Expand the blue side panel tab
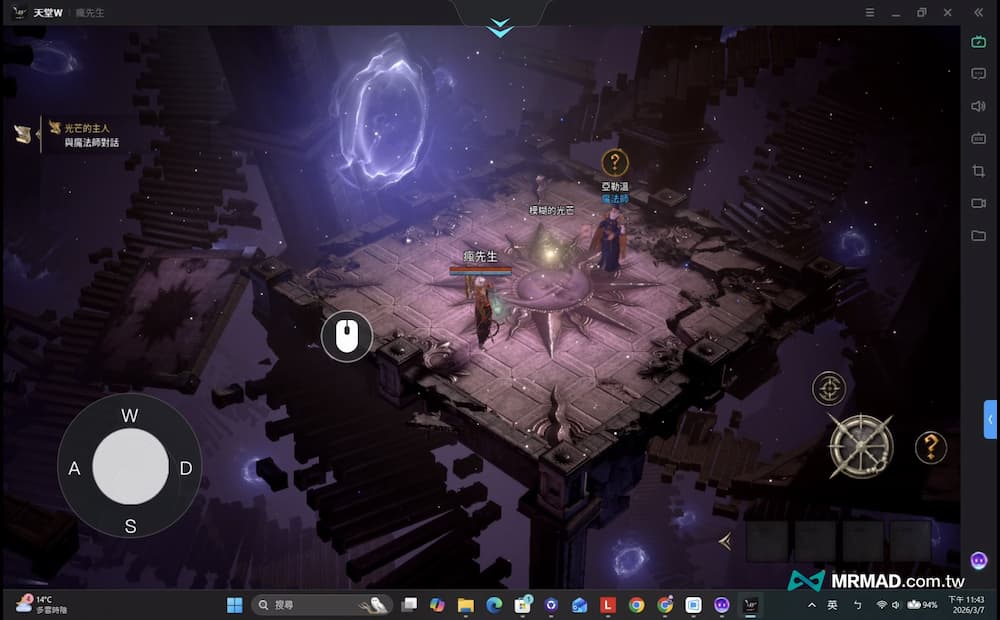This screenshot has width=1000, height=620. click(990, 419)
